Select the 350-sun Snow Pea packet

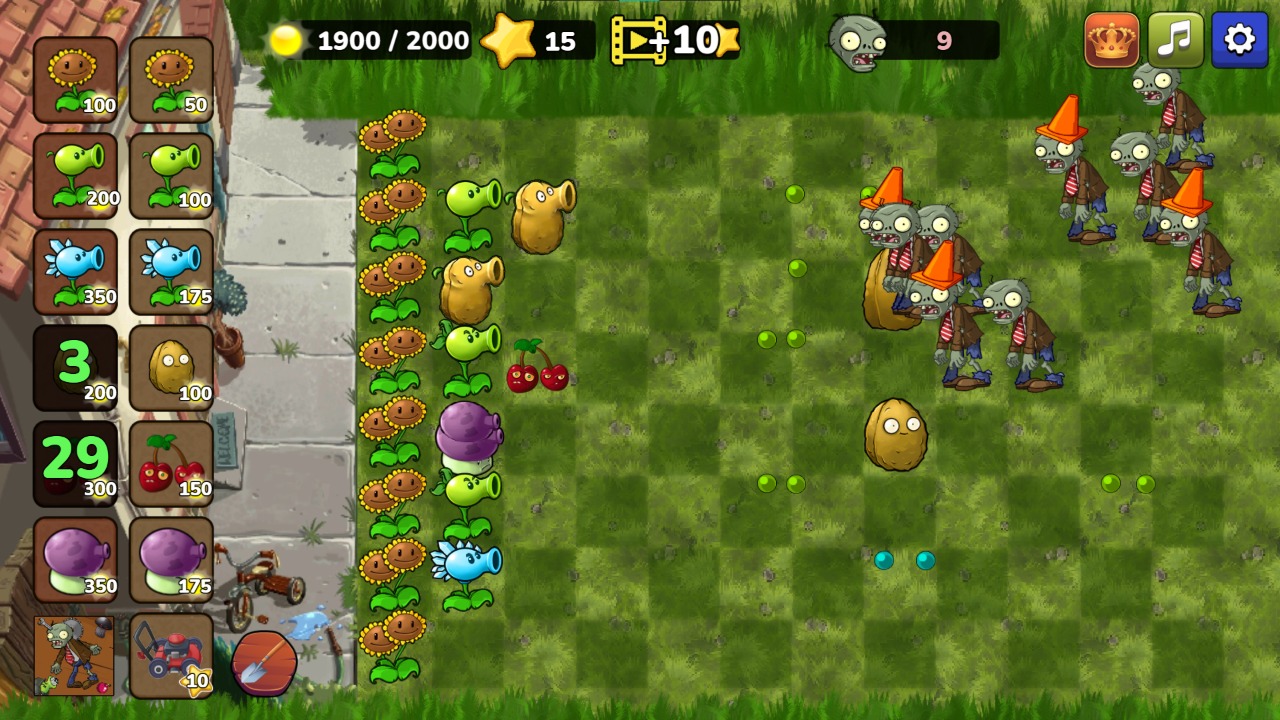(x=75, y=270)
